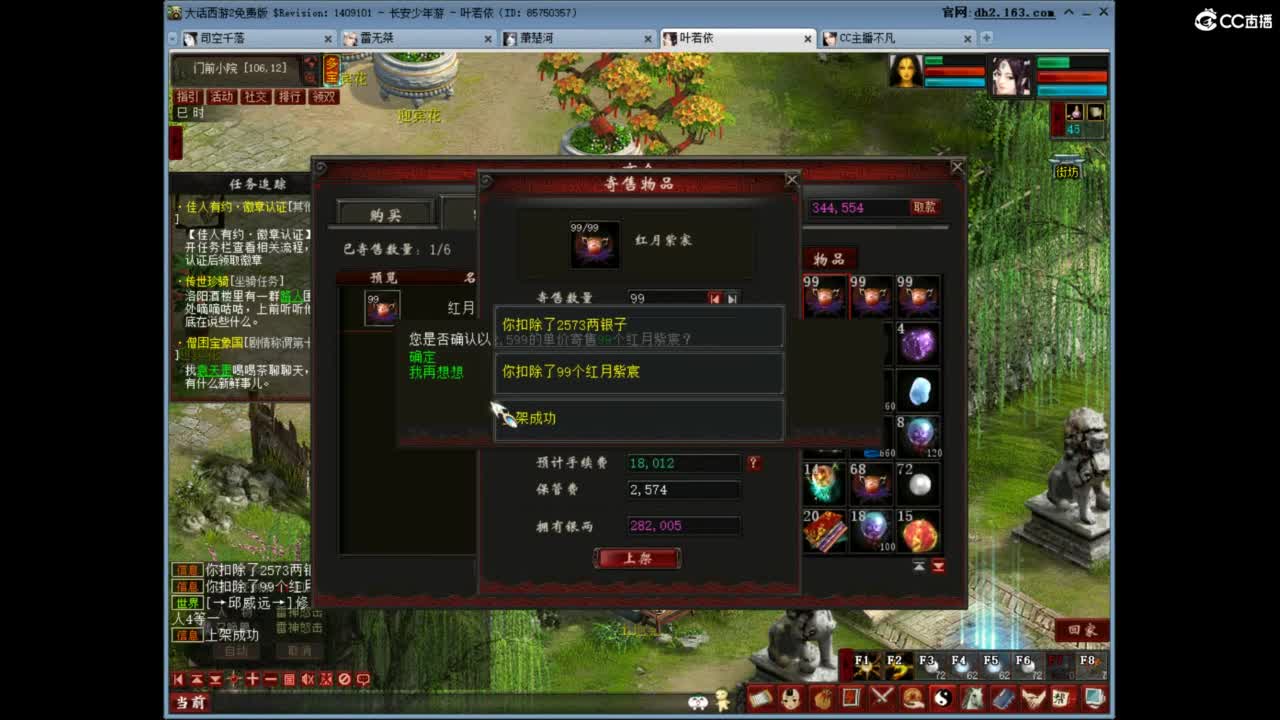Viewport: 1280px width, 720px height.
Task: Click the 多宝 icon near the top minimap
Action: [x=330, y=68]
